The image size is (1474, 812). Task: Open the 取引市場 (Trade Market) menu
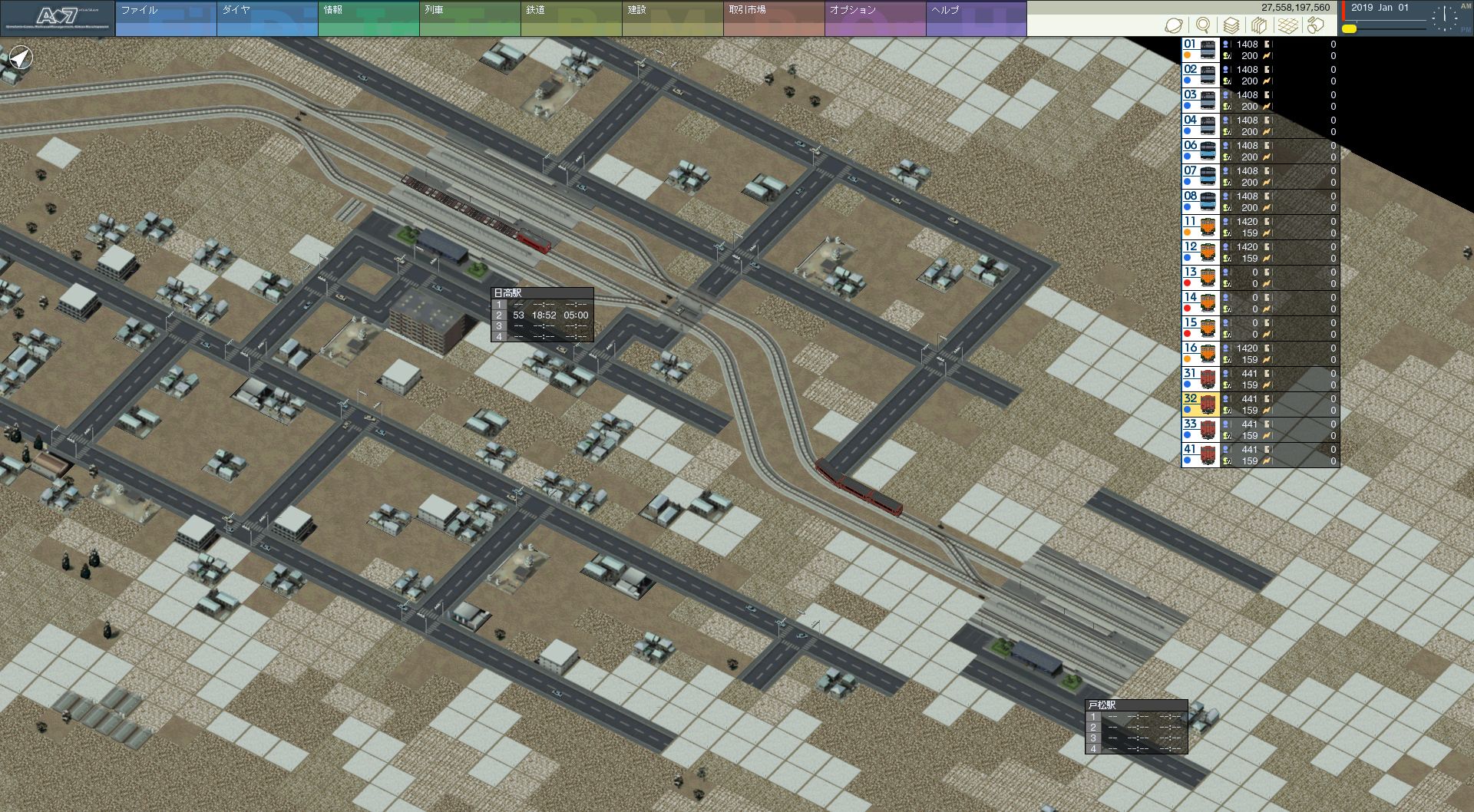[773, 18]
